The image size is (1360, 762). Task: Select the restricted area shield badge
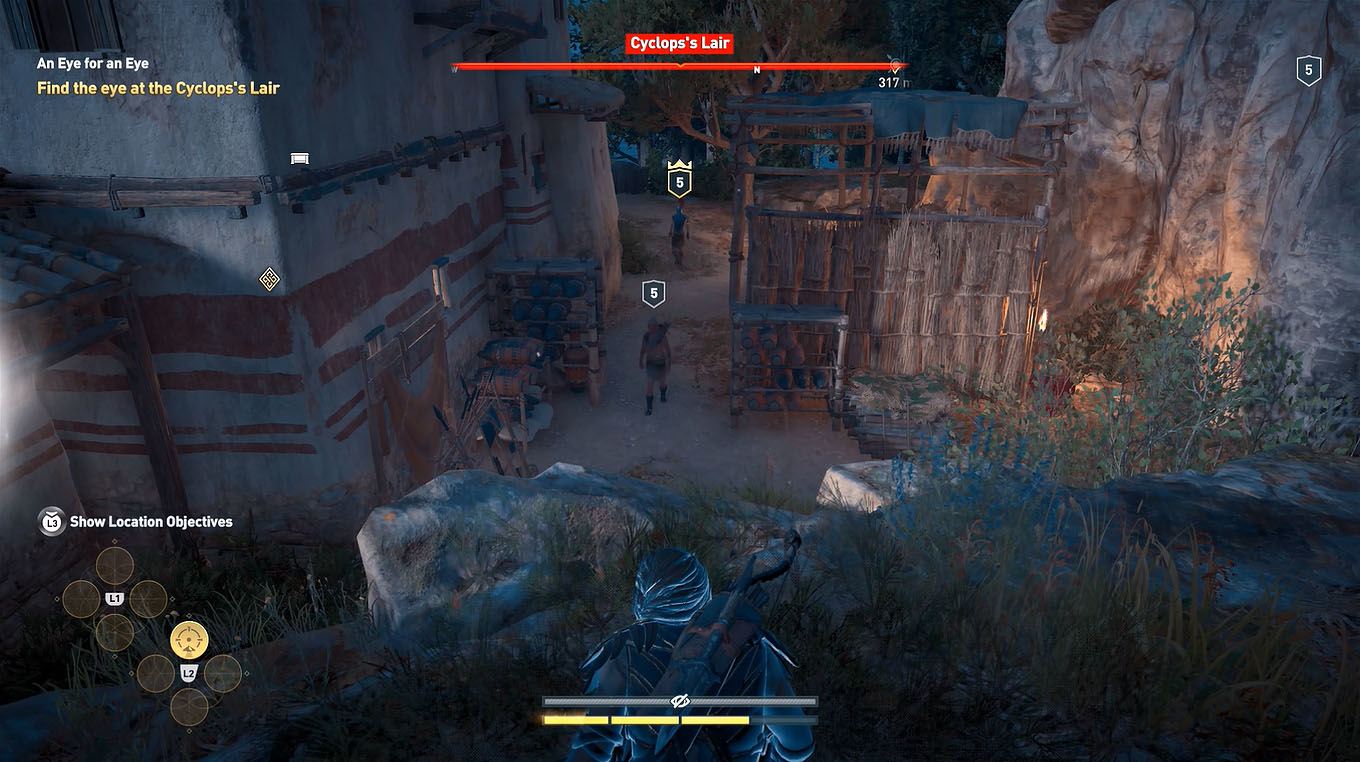click(1308, 70)
